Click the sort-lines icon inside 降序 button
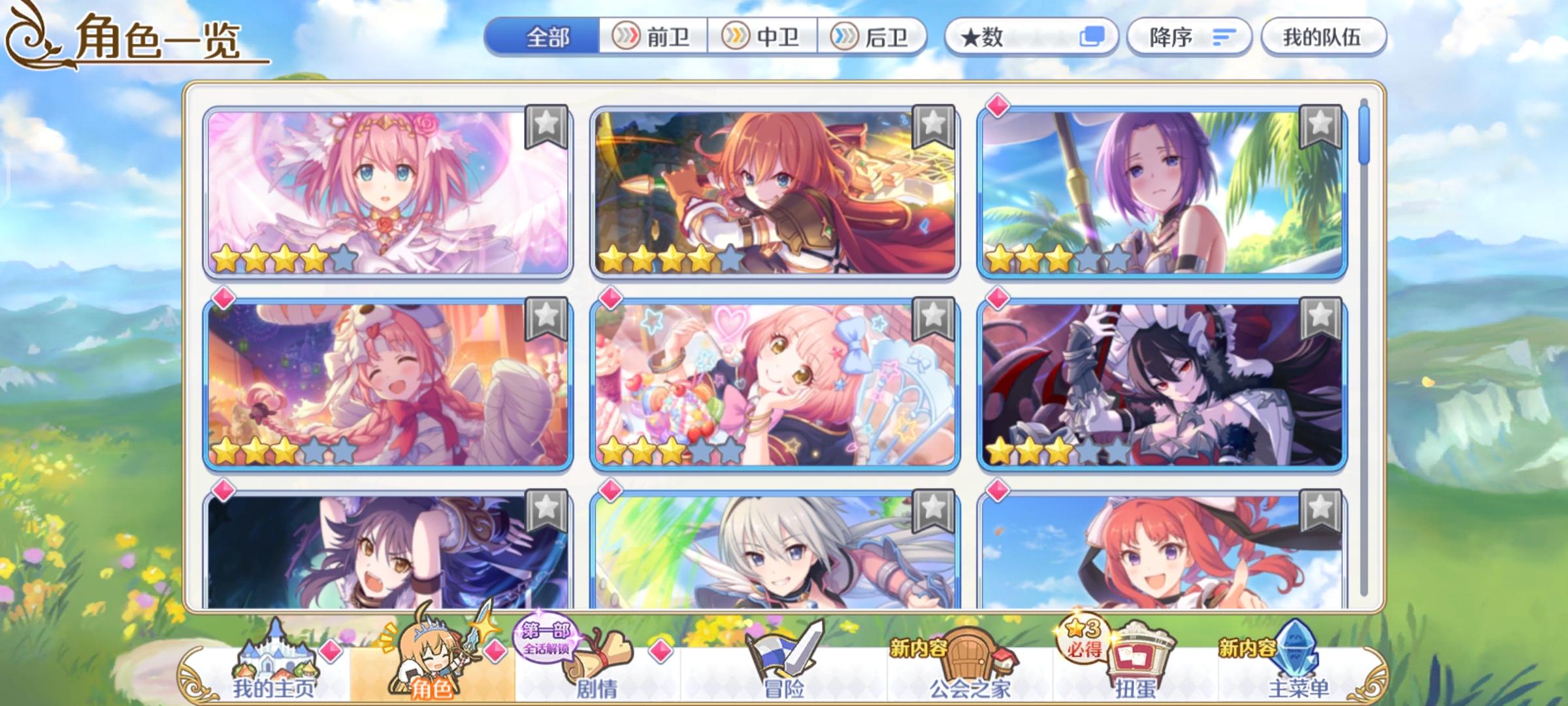 pyautogui.click(x=1225, y=38)
